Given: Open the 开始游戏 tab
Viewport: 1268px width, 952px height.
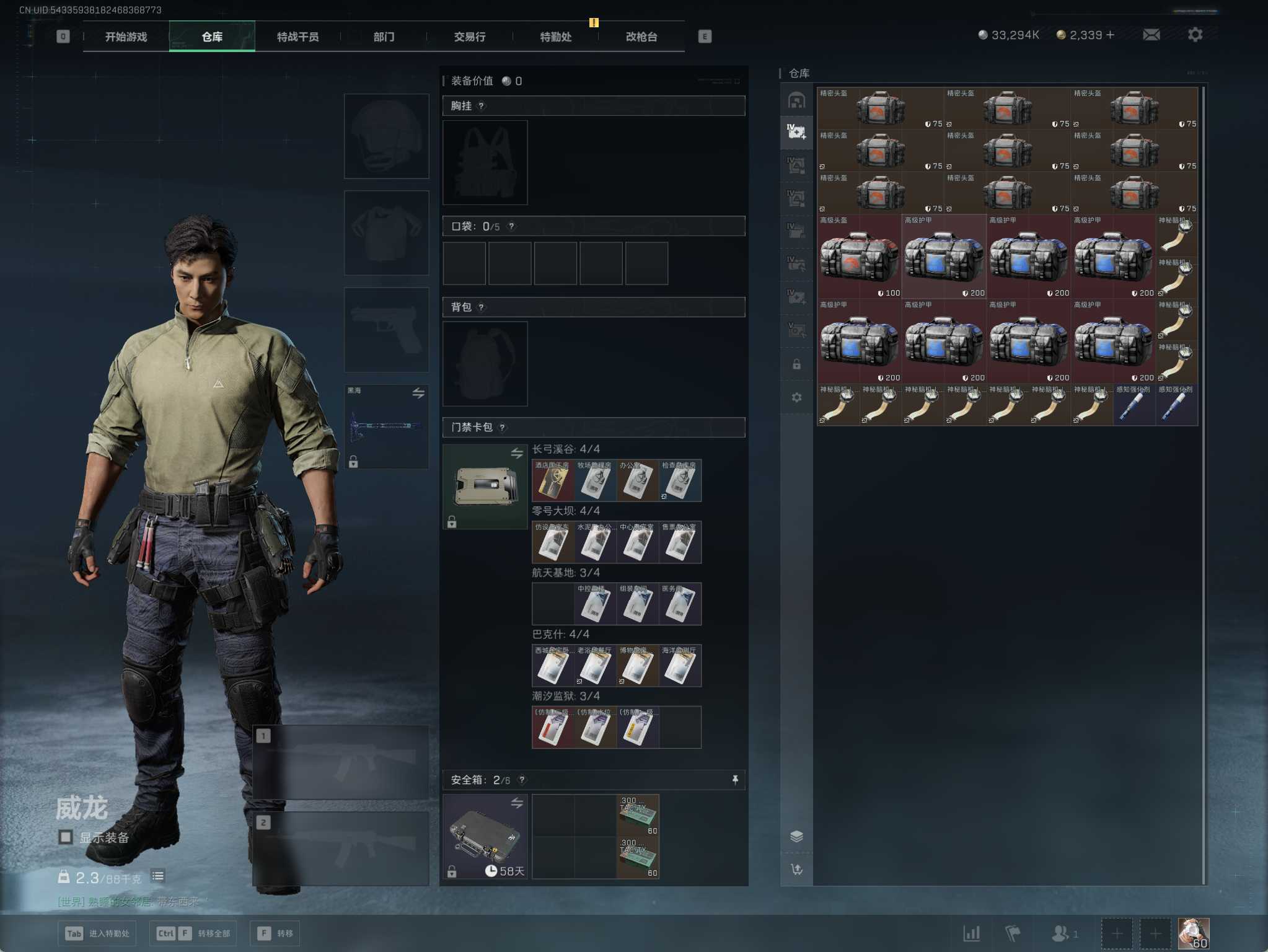Looking at the screenshot, I should coord(126,37).
